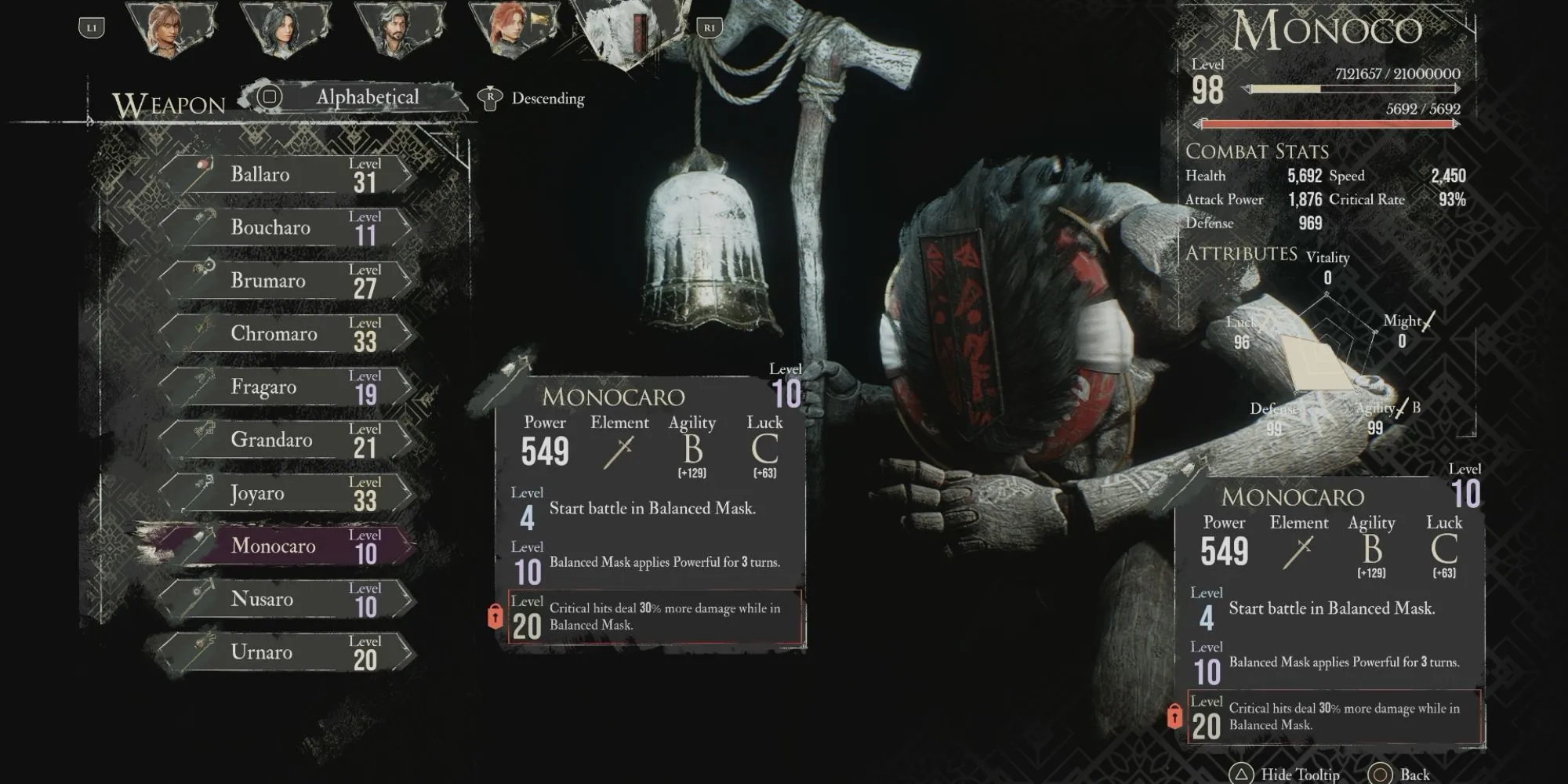The image size is (1568, 784).
Task: Click the highlighted Monocaro weapon
Action: pos(286,546)
